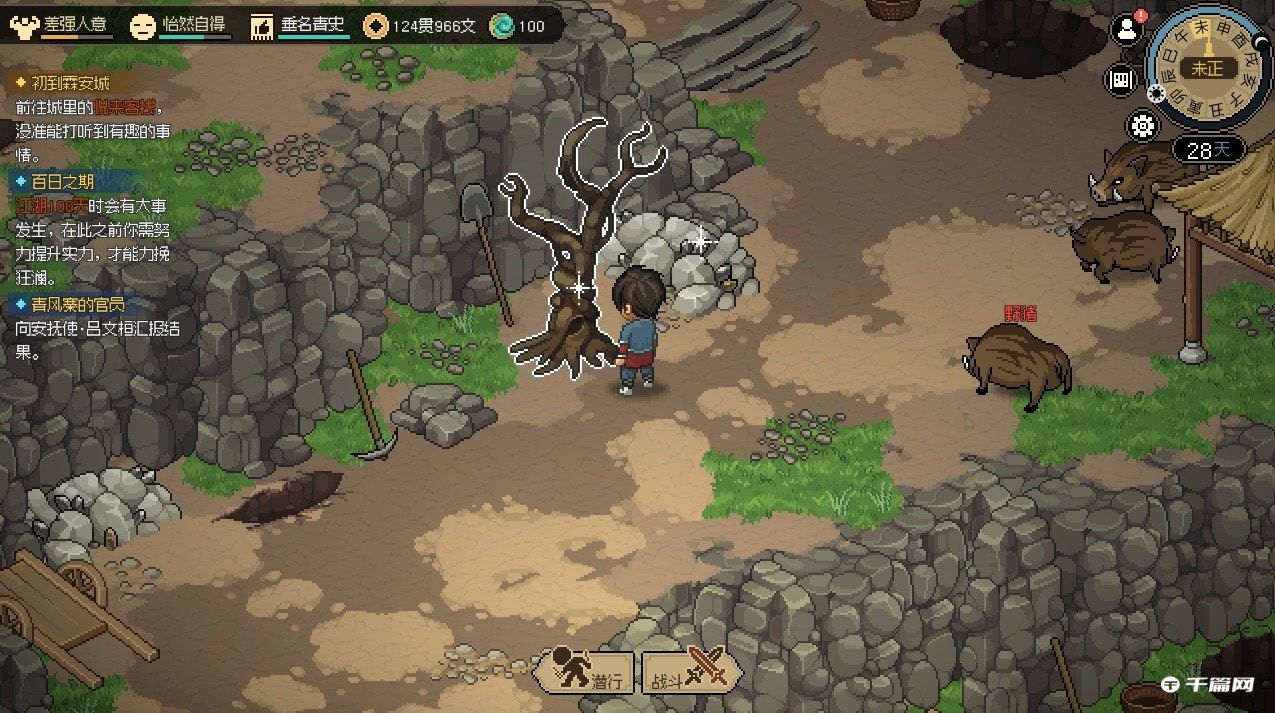Open the character profile icon with alert
Image resolution: width=1275 pixels, height=713 pixels.
click(1128, 29)
